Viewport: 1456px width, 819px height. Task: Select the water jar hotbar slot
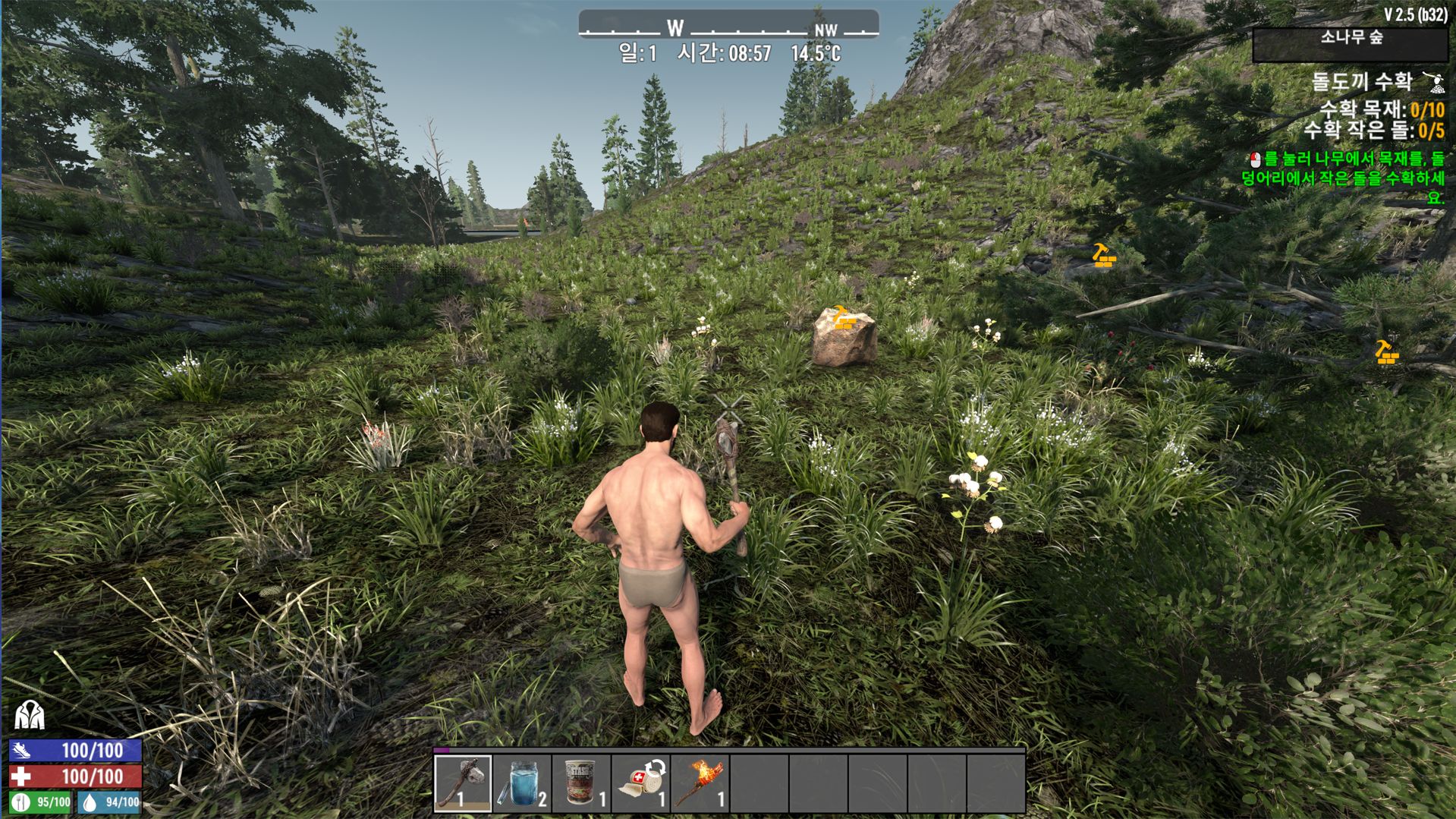pos(522,783)
